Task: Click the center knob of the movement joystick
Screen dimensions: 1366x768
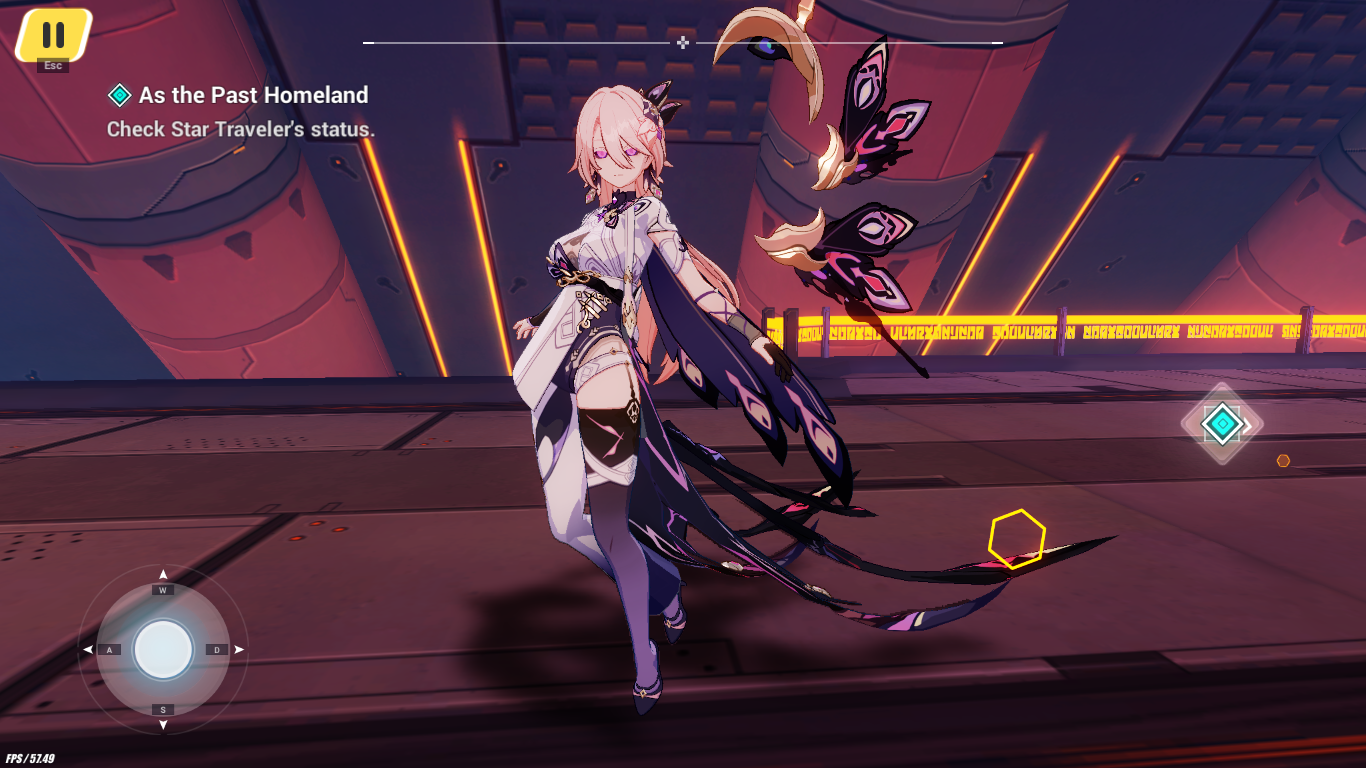Action: click(x=163, y=650)
